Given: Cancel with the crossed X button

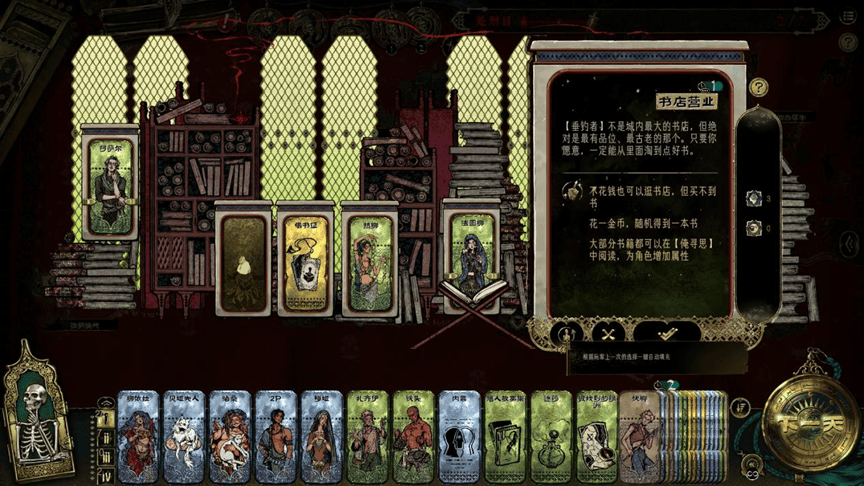Looking at the screenshot, I should [608, 333].
